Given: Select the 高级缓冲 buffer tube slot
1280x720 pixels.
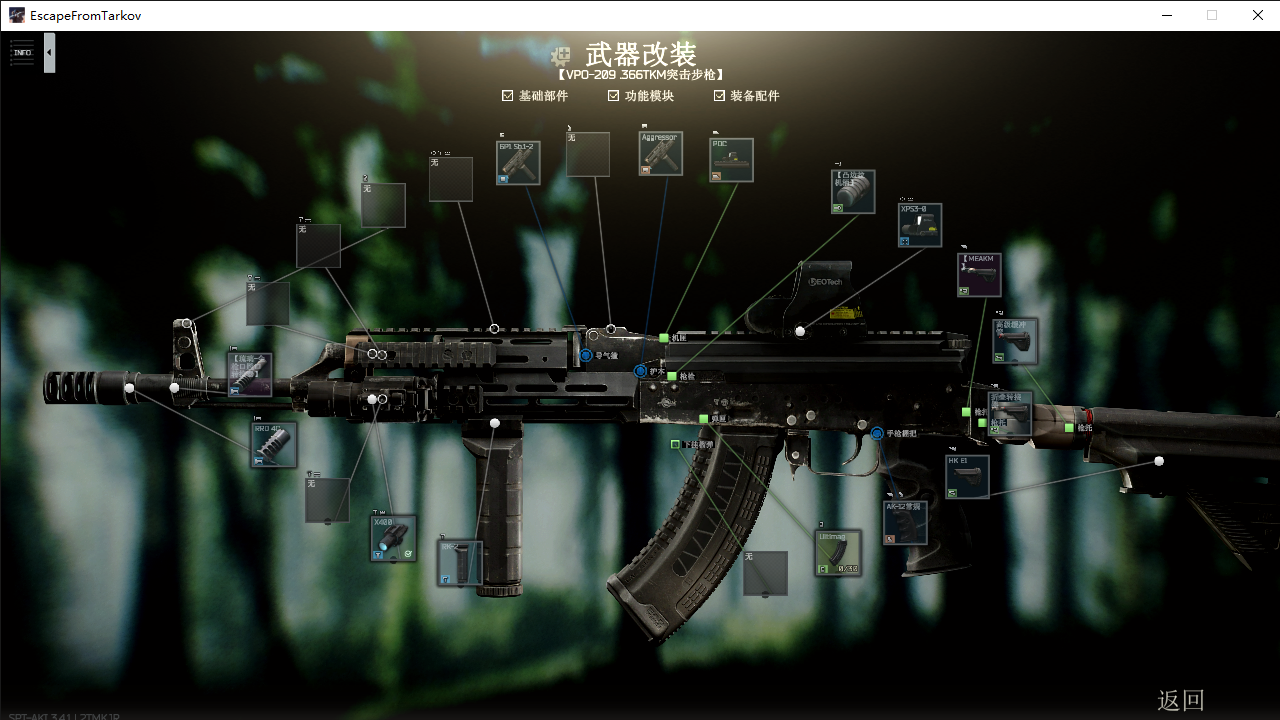Looking at the screenshot, I should (x=1015, y=341).
